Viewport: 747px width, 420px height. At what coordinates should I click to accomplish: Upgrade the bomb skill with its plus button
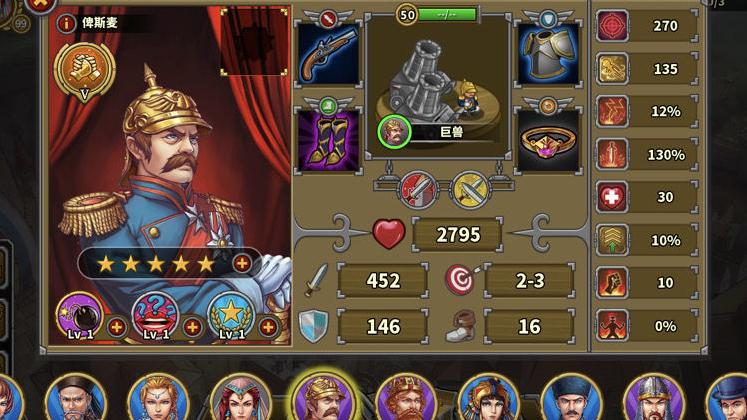117,327
